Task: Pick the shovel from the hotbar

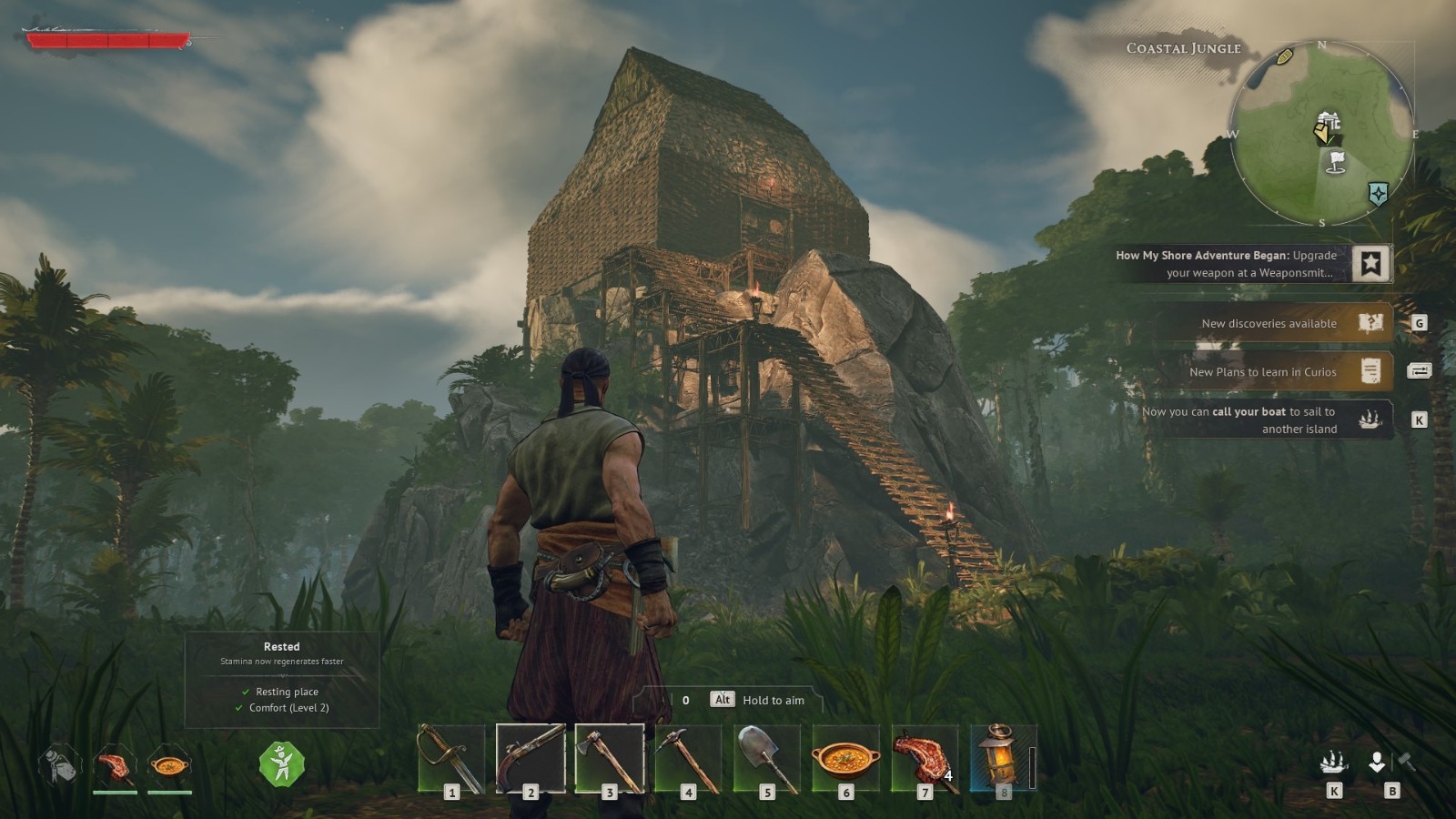Action: pos(767,758)
